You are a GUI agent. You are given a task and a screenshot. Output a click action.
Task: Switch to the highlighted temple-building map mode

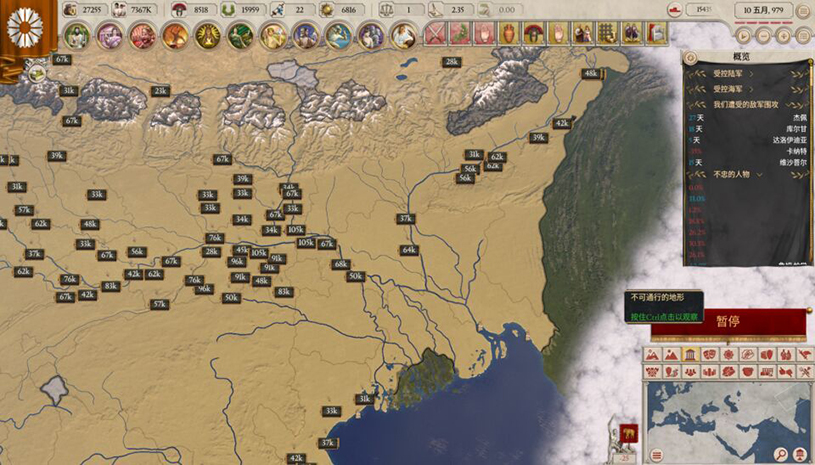[691, 355]
